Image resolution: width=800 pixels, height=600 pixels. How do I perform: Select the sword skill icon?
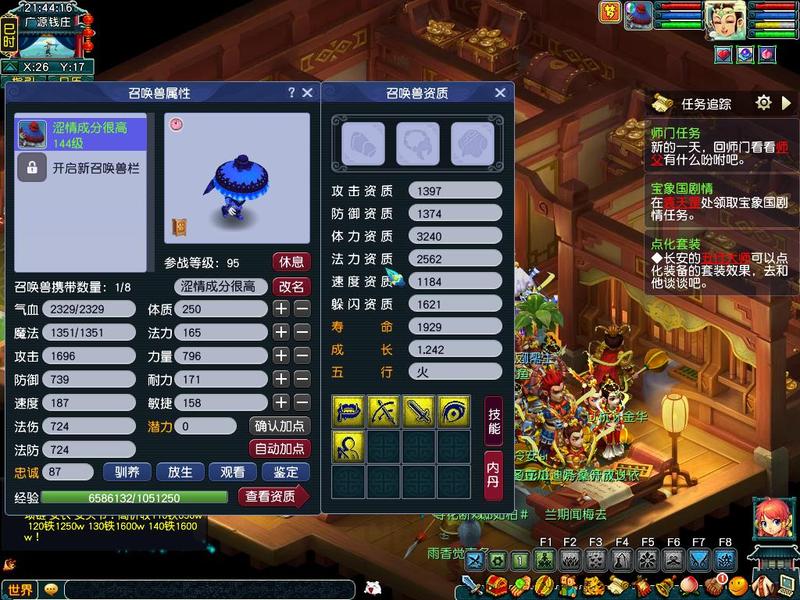417,410
